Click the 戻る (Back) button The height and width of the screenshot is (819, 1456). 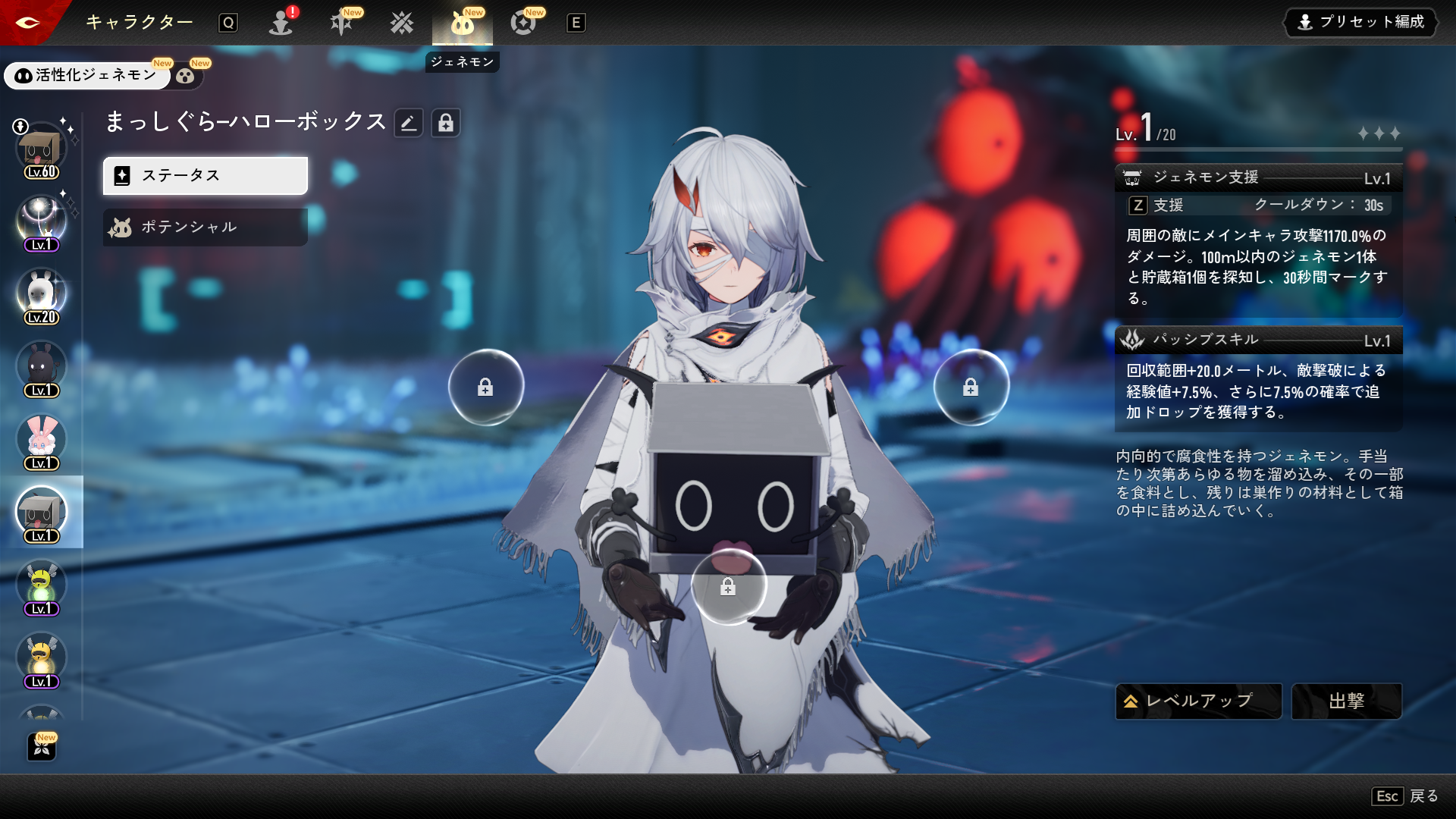pyautogui.click(x=1405, y=796)
